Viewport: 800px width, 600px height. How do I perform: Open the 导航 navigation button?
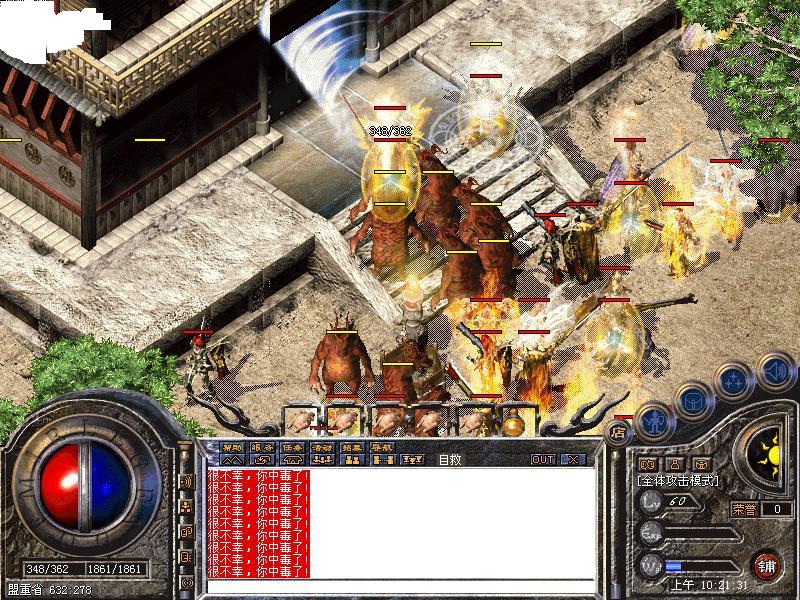coord(382,447)
